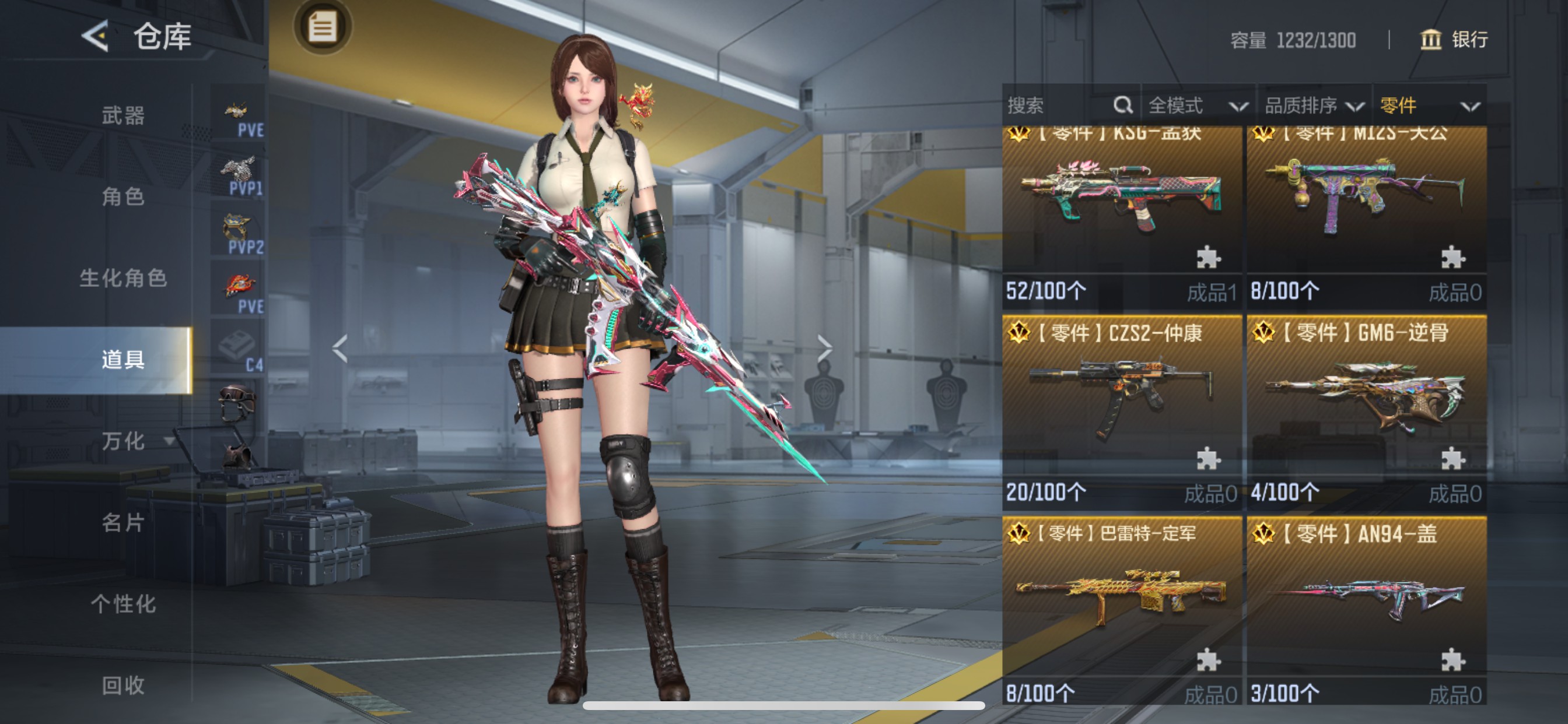Select the 生化角色 category
This screenshot has height=724, width=1568.
pos(123,278)
